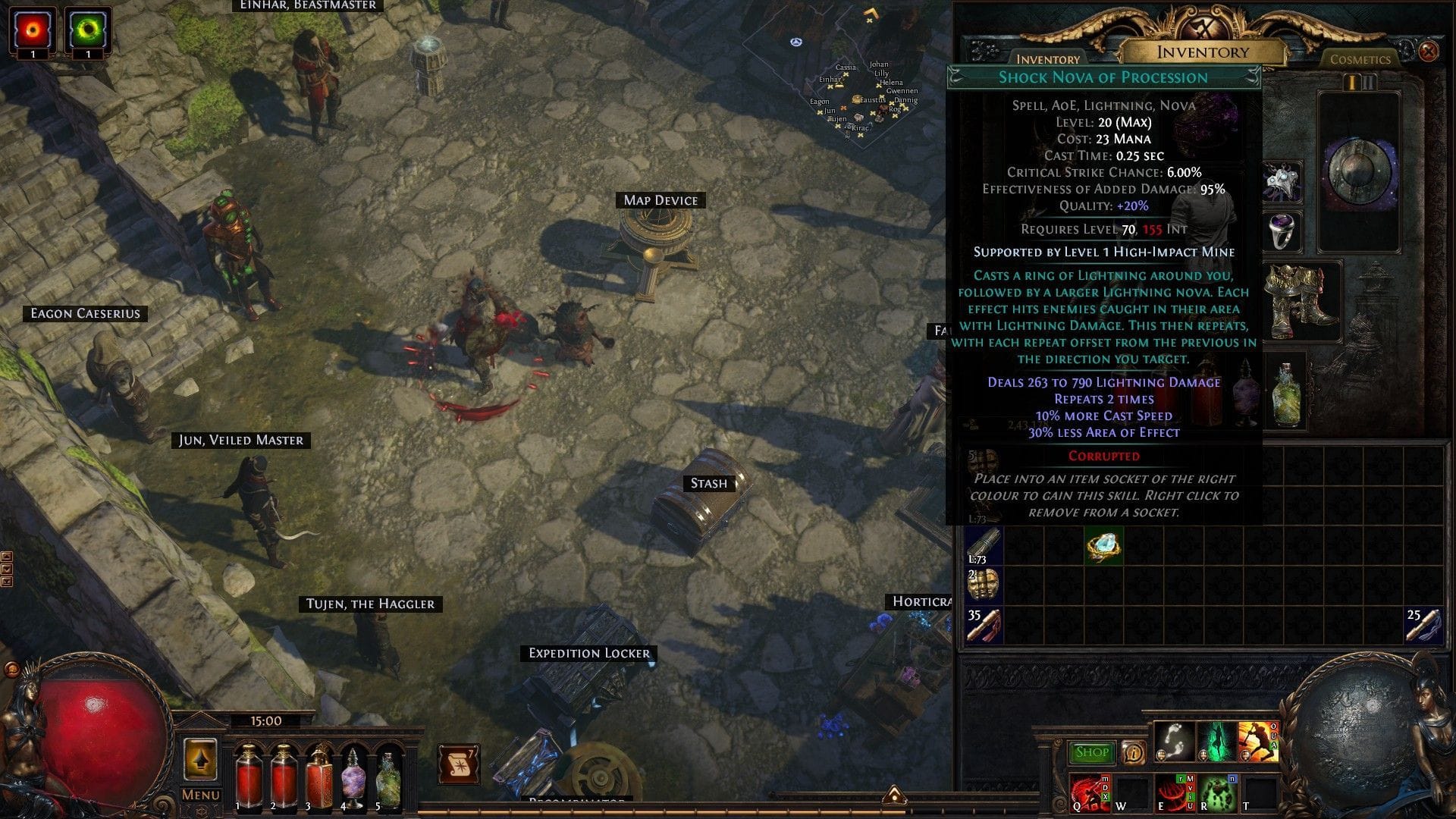Open the info icon beside the Shop button
The height and width of the screenshot is (819, 1456).
coord(1134,753)
